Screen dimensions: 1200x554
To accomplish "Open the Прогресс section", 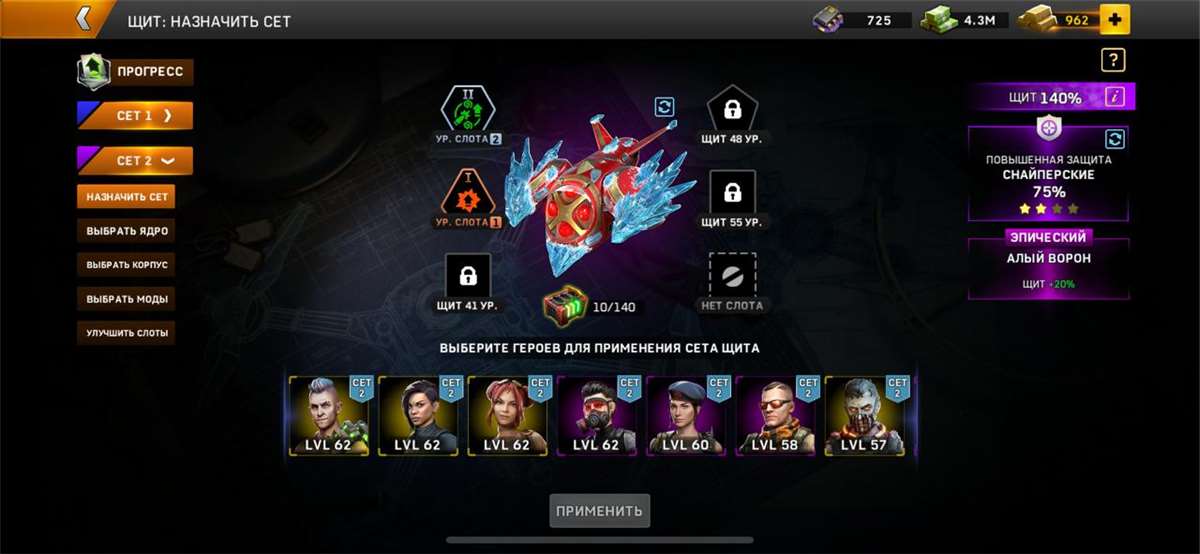I will (136, 72).
